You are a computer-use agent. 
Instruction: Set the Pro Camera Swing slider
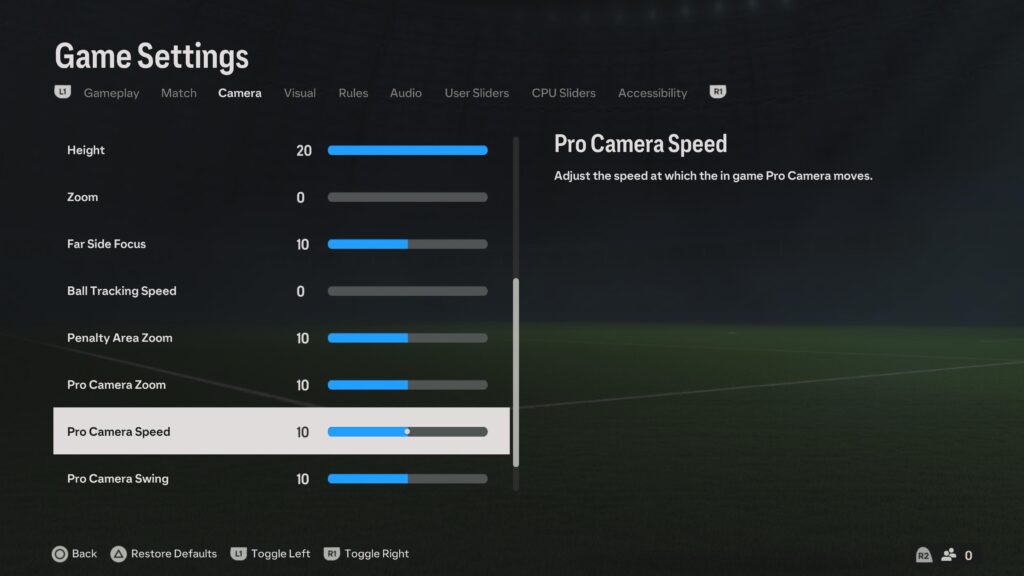pyautogui.click(x=407, y=479)
